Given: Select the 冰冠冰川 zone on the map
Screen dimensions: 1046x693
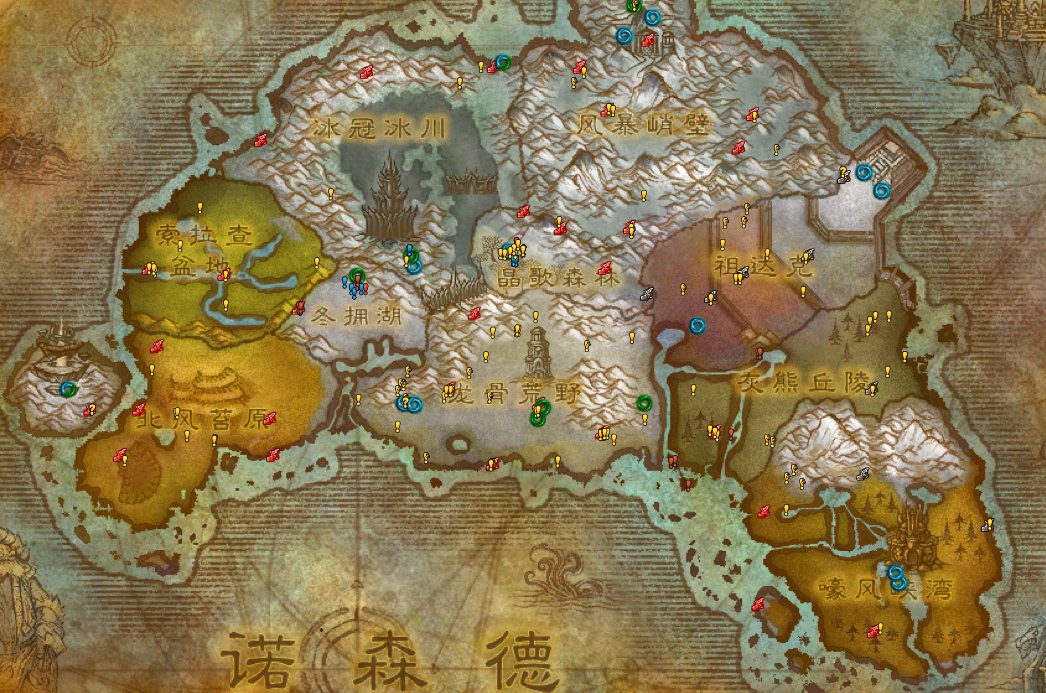Looking at the screenshot, I should pos(378,128).
